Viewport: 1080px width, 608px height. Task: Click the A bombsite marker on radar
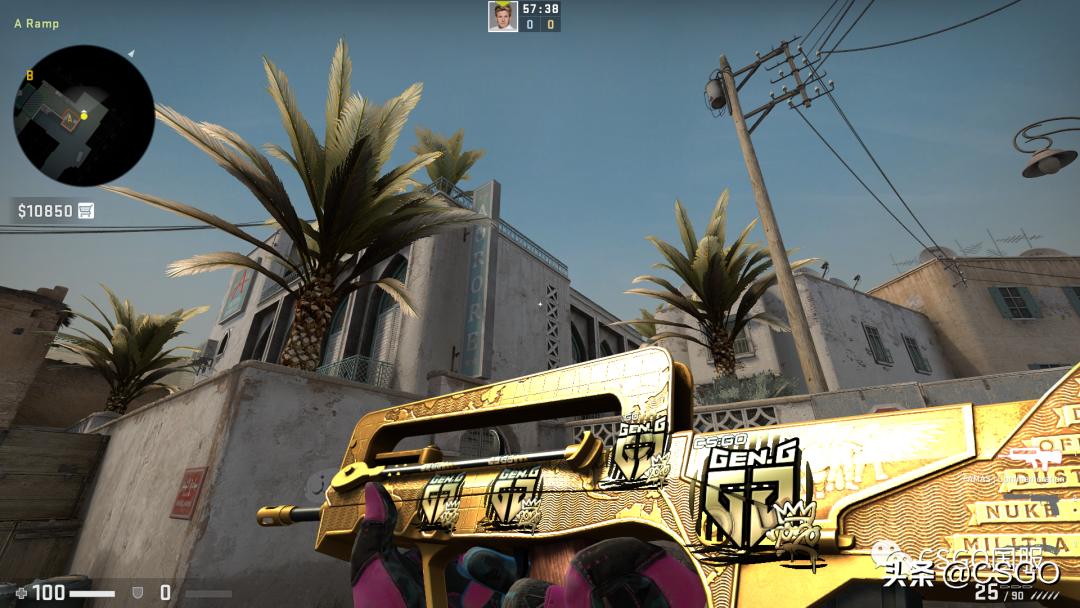(x=68, y=119)
